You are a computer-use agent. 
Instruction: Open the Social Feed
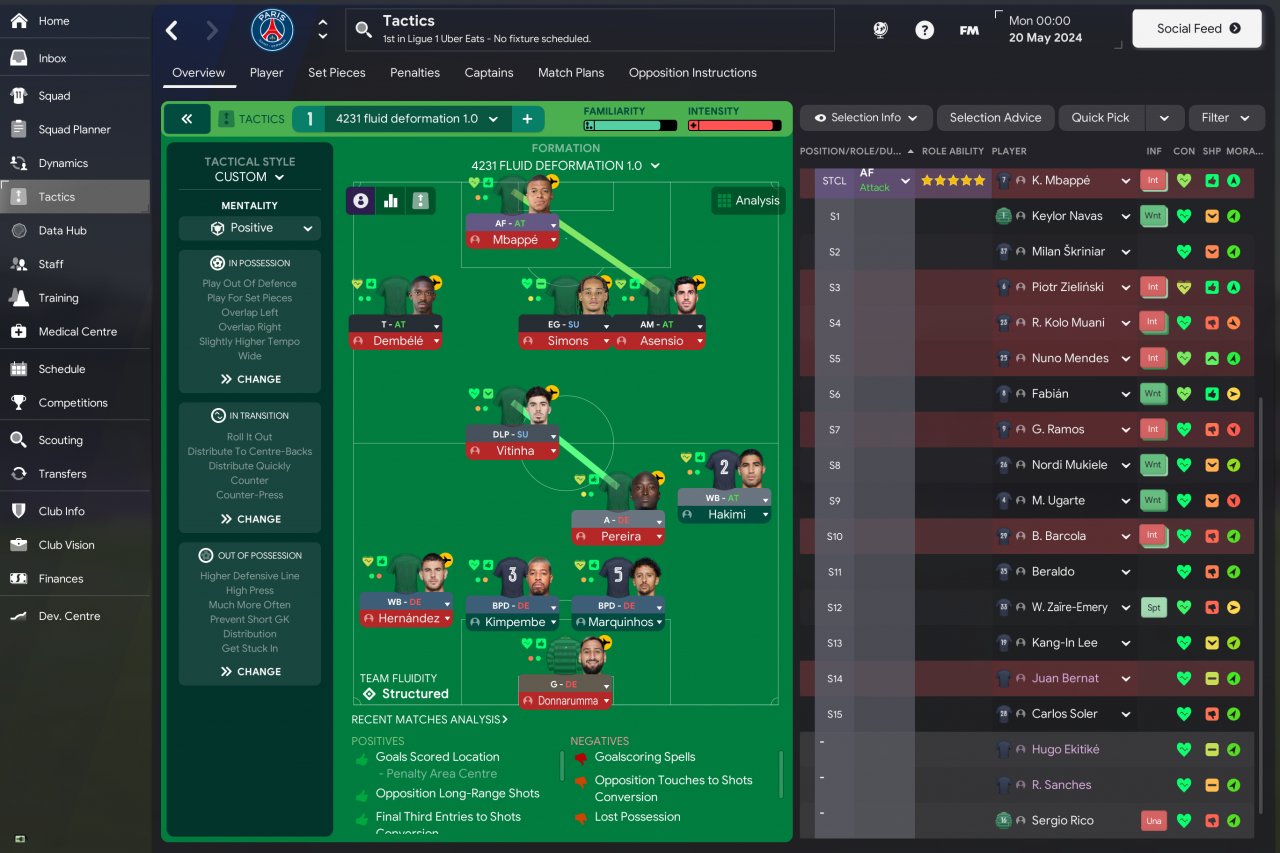point(1196,29)
